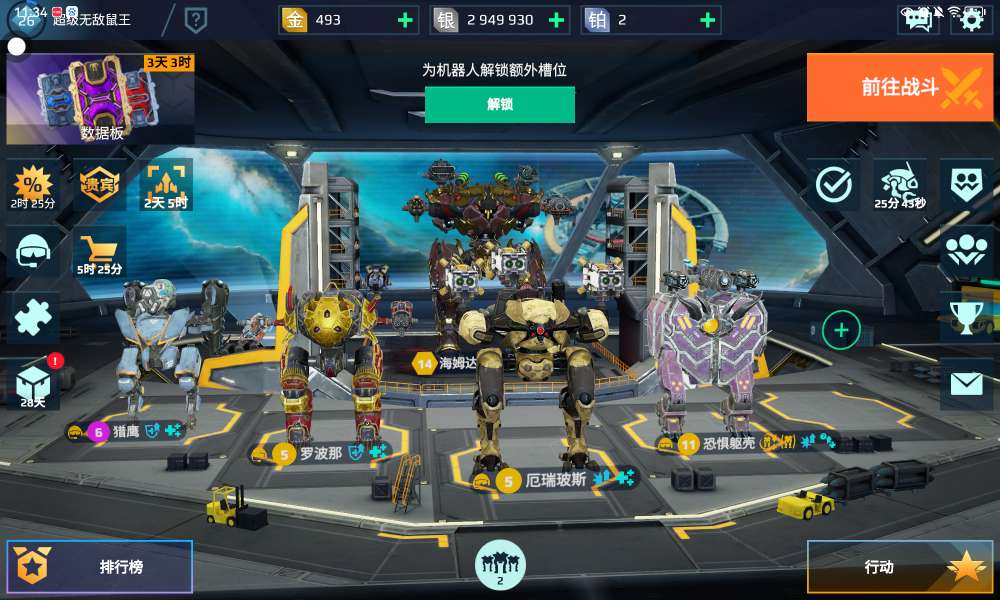Open the 行动 operations panel

[899, 567]
